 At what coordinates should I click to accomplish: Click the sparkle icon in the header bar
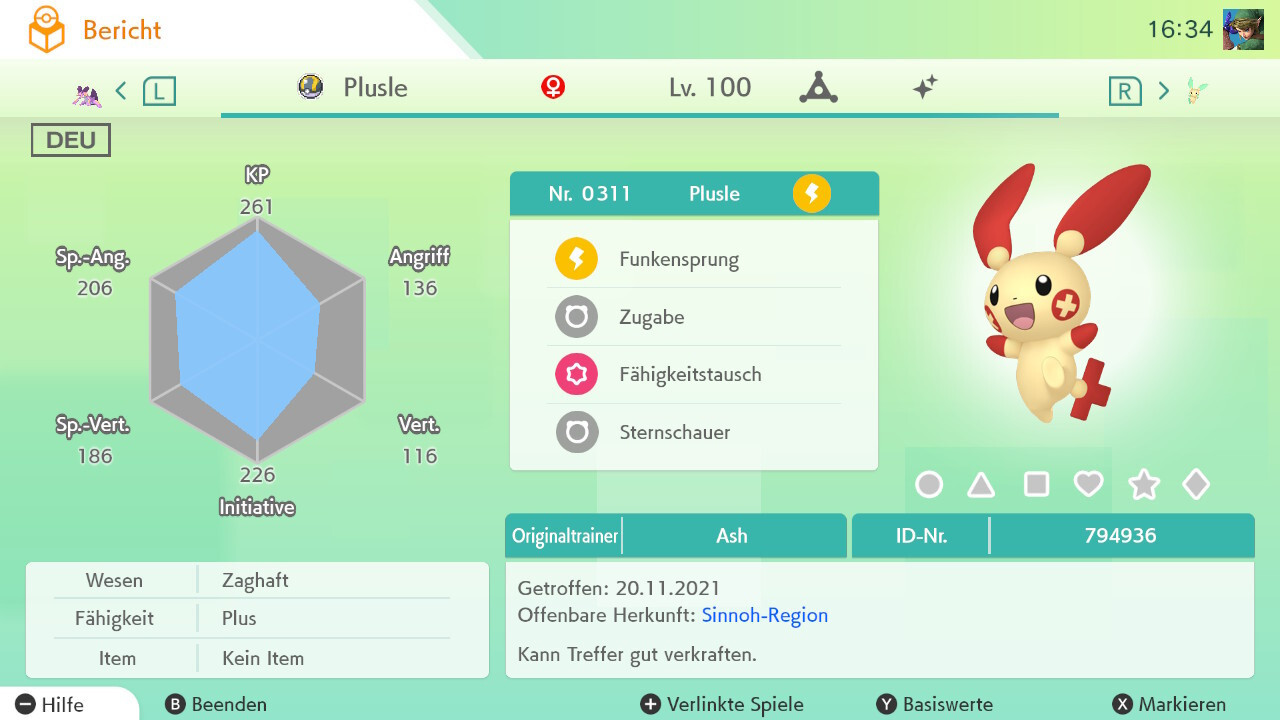(x=925, y=87)
